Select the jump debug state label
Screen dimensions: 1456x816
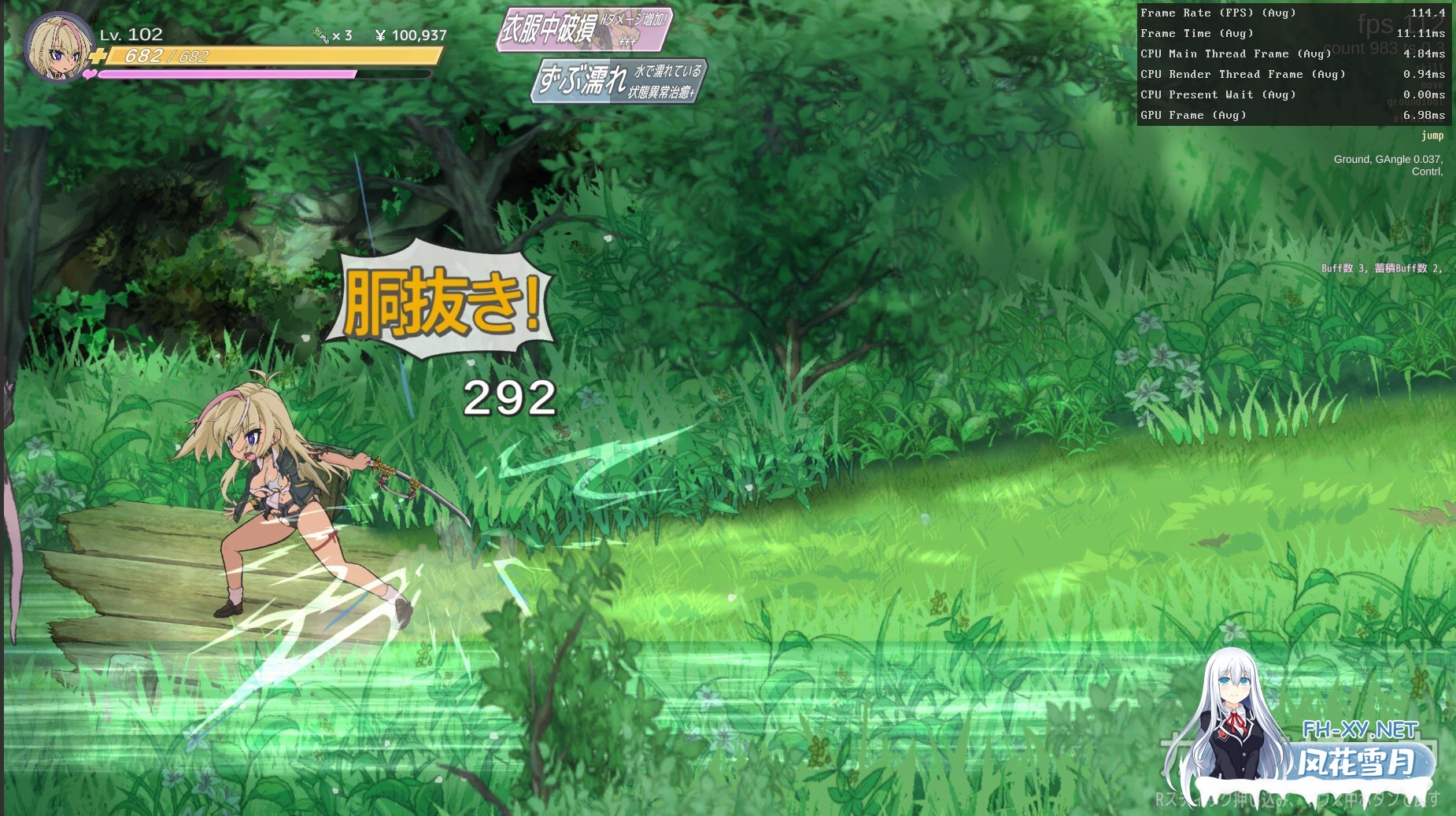[1431, 135]
